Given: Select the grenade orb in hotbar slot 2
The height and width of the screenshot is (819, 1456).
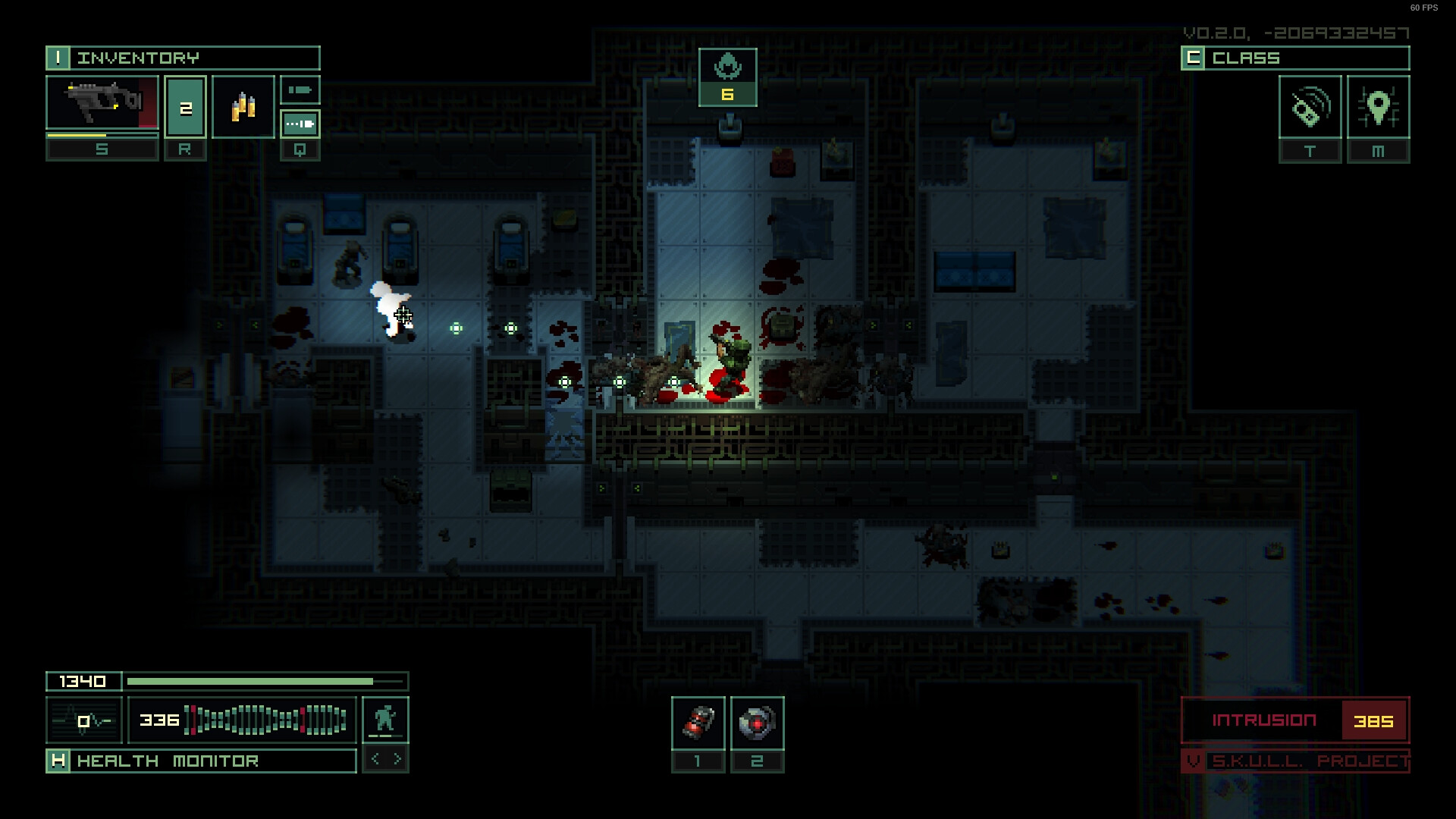Looking at the screenshot, I should [757, 724].
